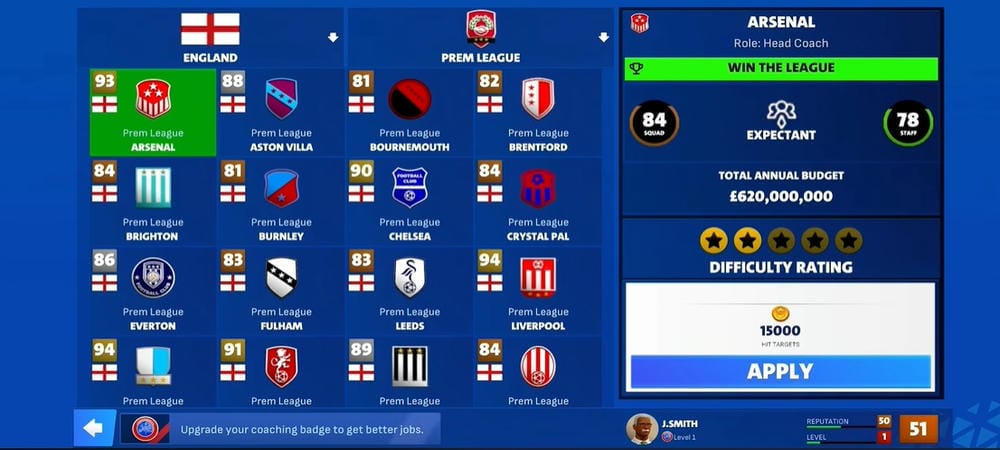
Task: Tap the coaching badge upgrade tip
Action: [x=285, y=429]
